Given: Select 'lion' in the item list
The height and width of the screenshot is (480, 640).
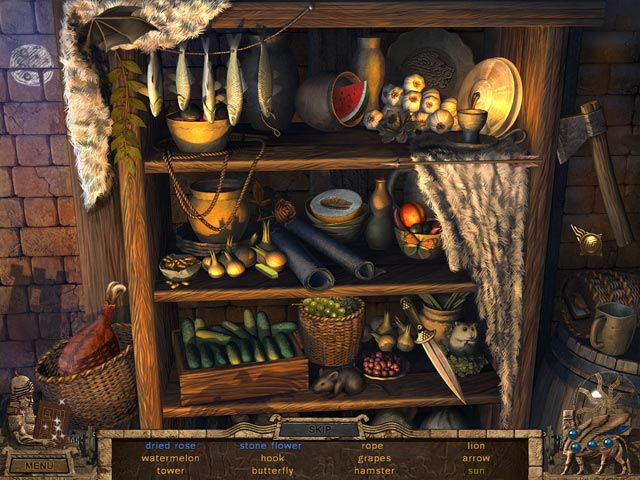Looking at the screenshot, I should [x=477, y=445].
